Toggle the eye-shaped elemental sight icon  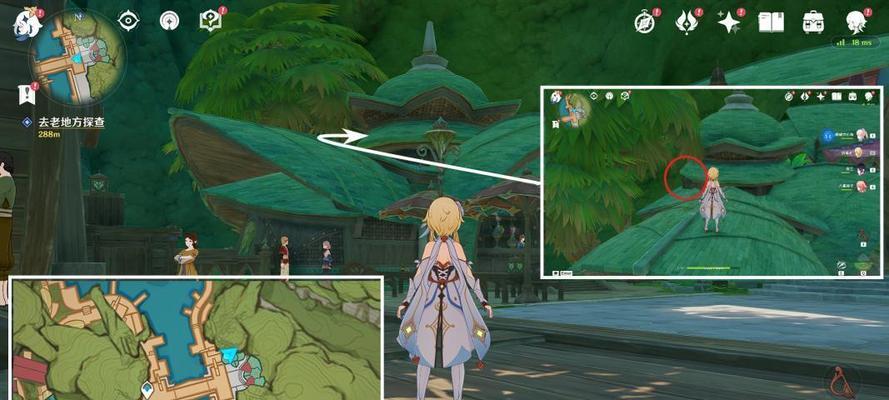point(128,20)
